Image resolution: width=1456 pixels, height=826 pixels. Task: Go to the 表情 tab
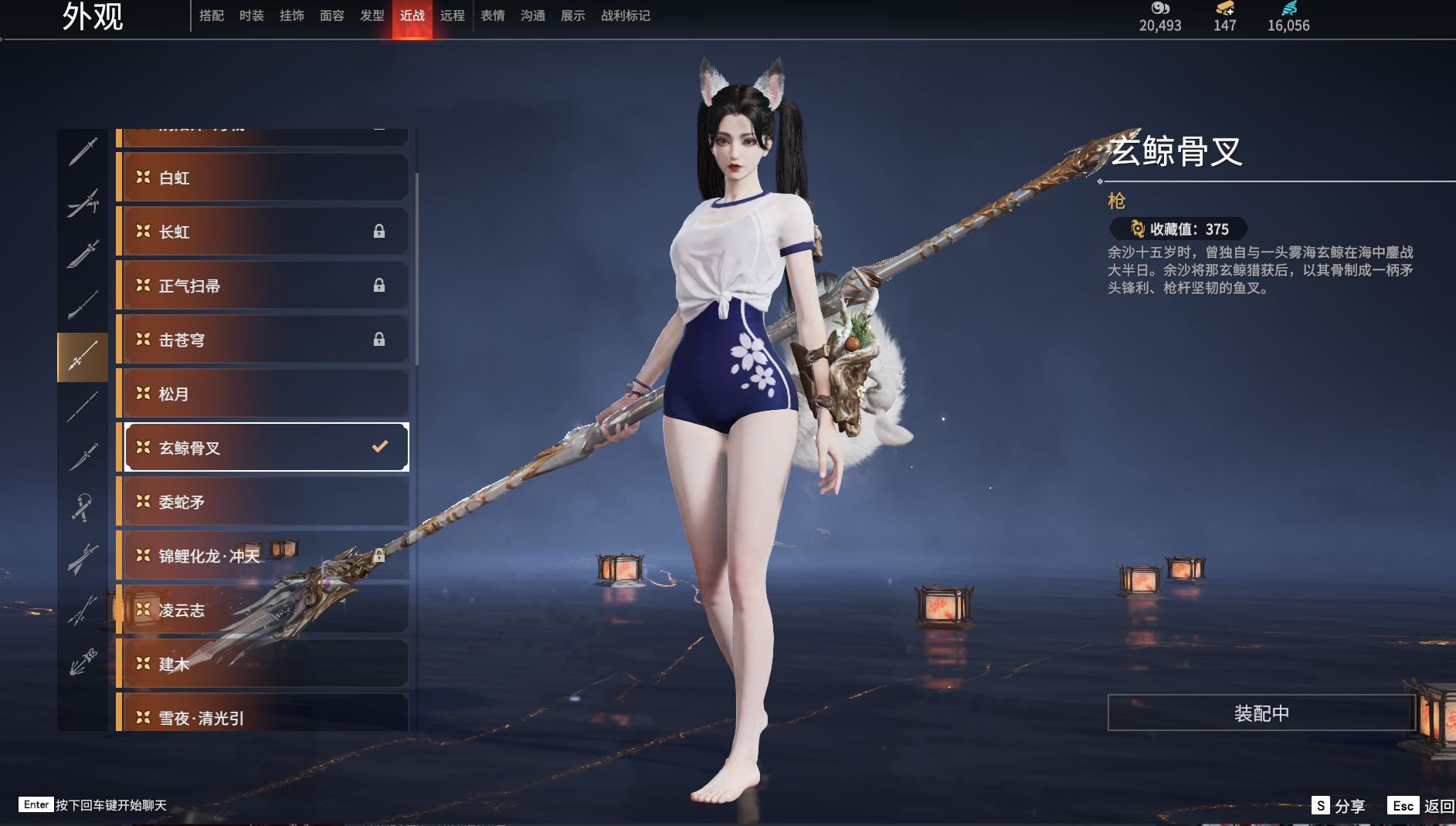pyautogui.click(x=493, y=15)
